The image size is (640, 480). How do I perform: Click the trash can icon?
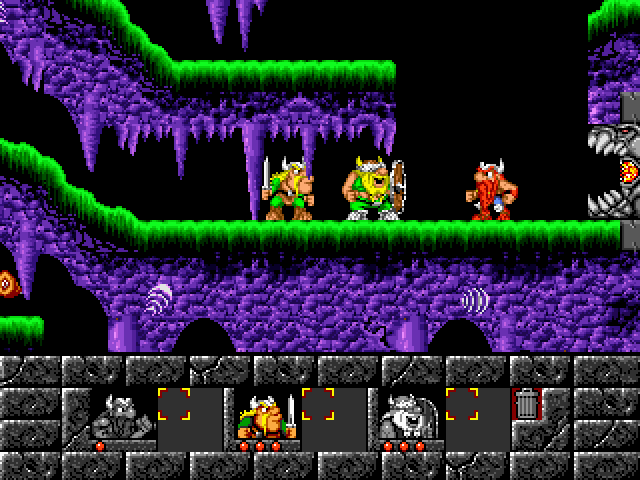(x=525, y=405)
